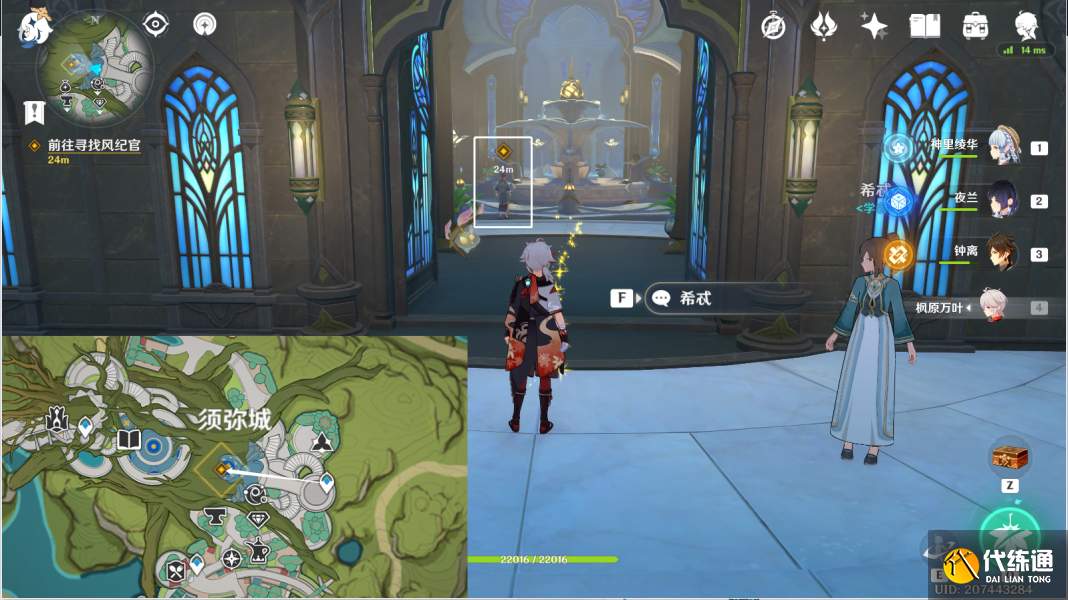
Task: Open the compass icon in top bar
Action: tap(773, 26)
